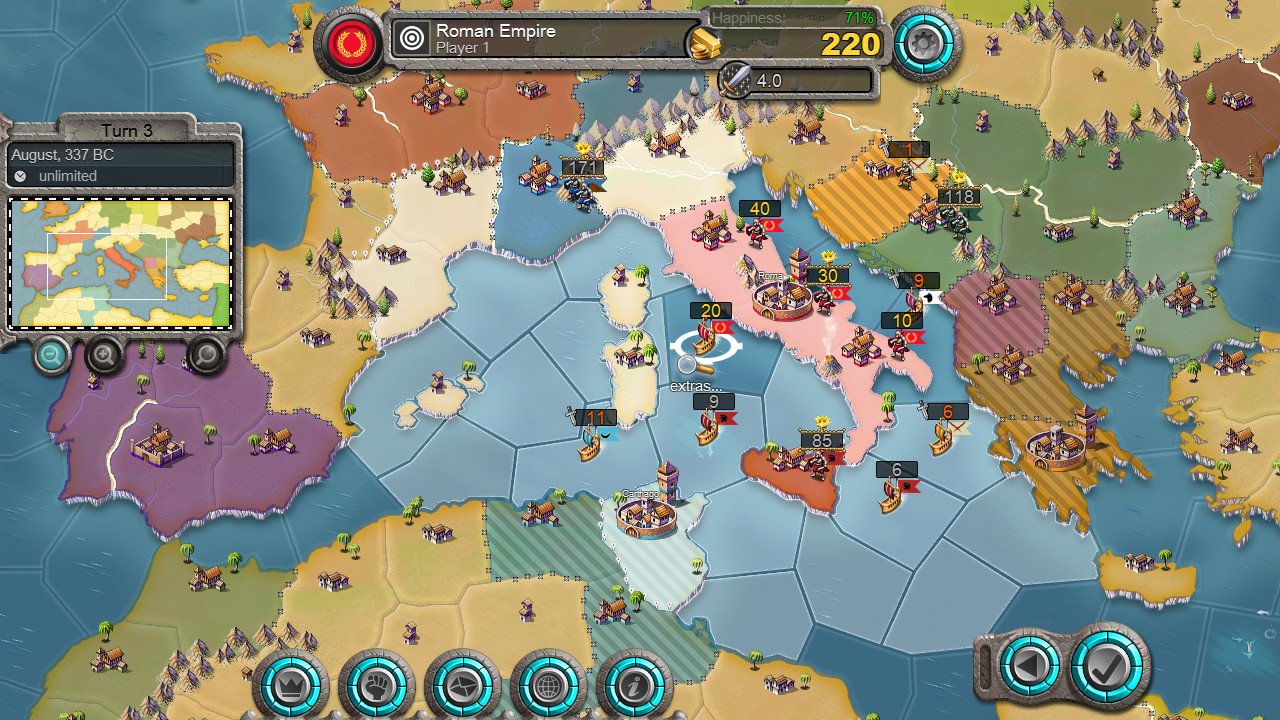Open messages using the envelope icon
The width and height of the screenshot is (1280, 720).
462,685
